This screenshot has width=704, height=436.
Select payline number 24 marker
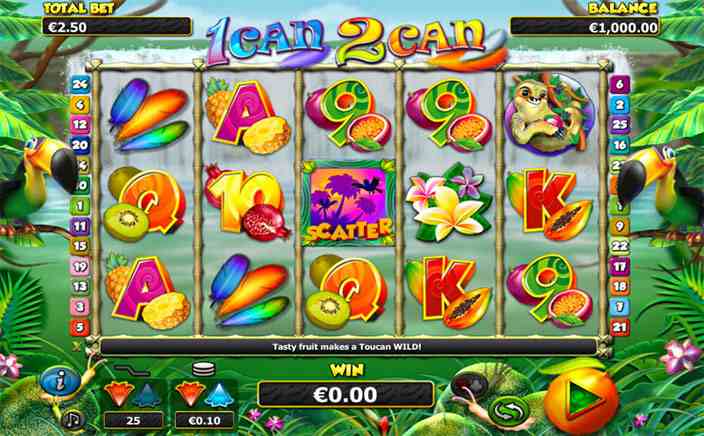tap(79, 84)
